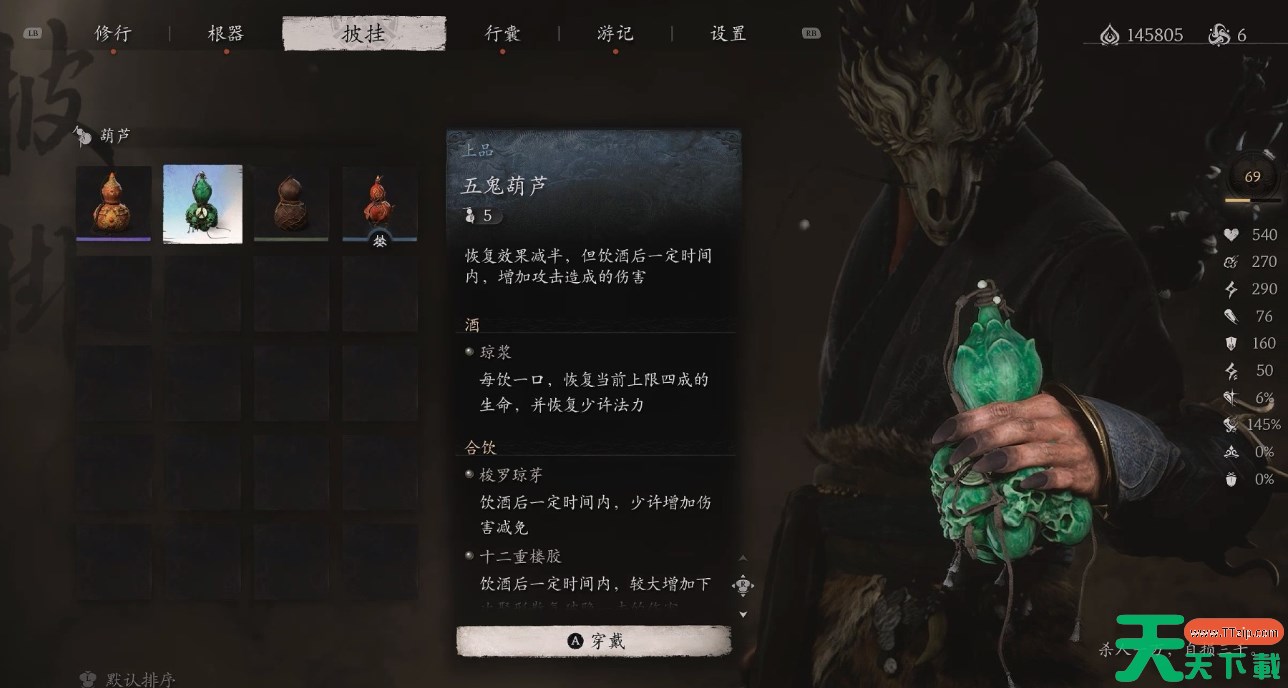Equip the gourd with 穿戴 button
The height and width of the screenshot is (688, 1288).
[x=594, y=641]
